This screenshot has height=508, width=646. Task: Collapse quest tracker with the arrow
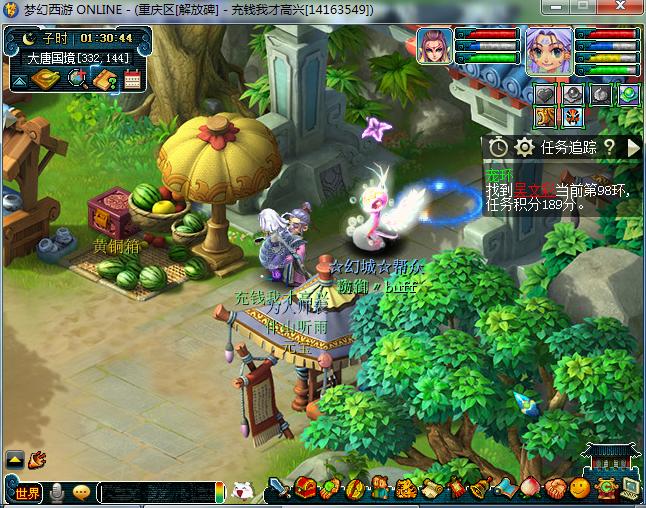(x=632, y=147)
